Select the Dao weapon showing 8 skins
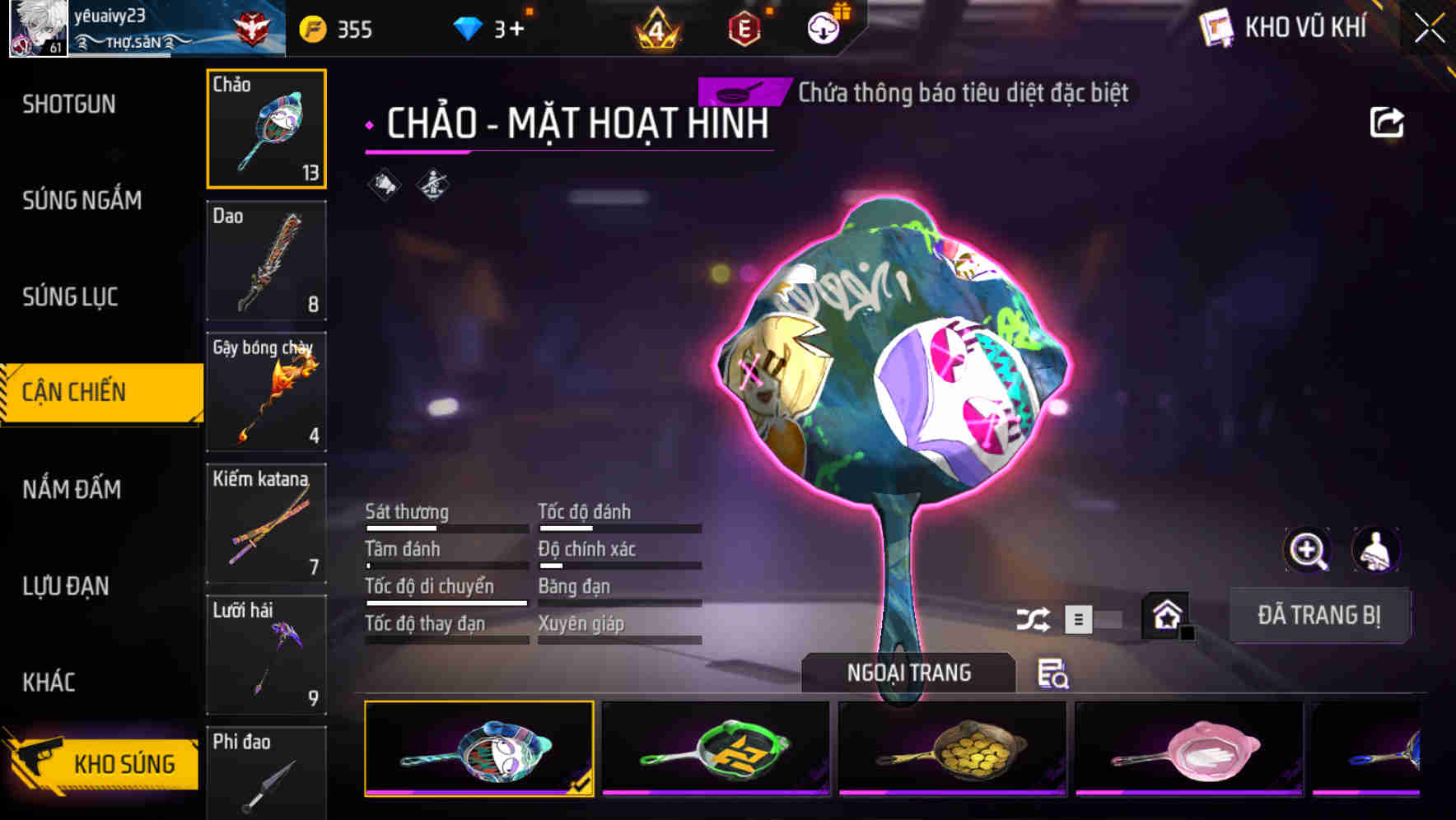The image size is (1456, 820). tap(266, 262)
